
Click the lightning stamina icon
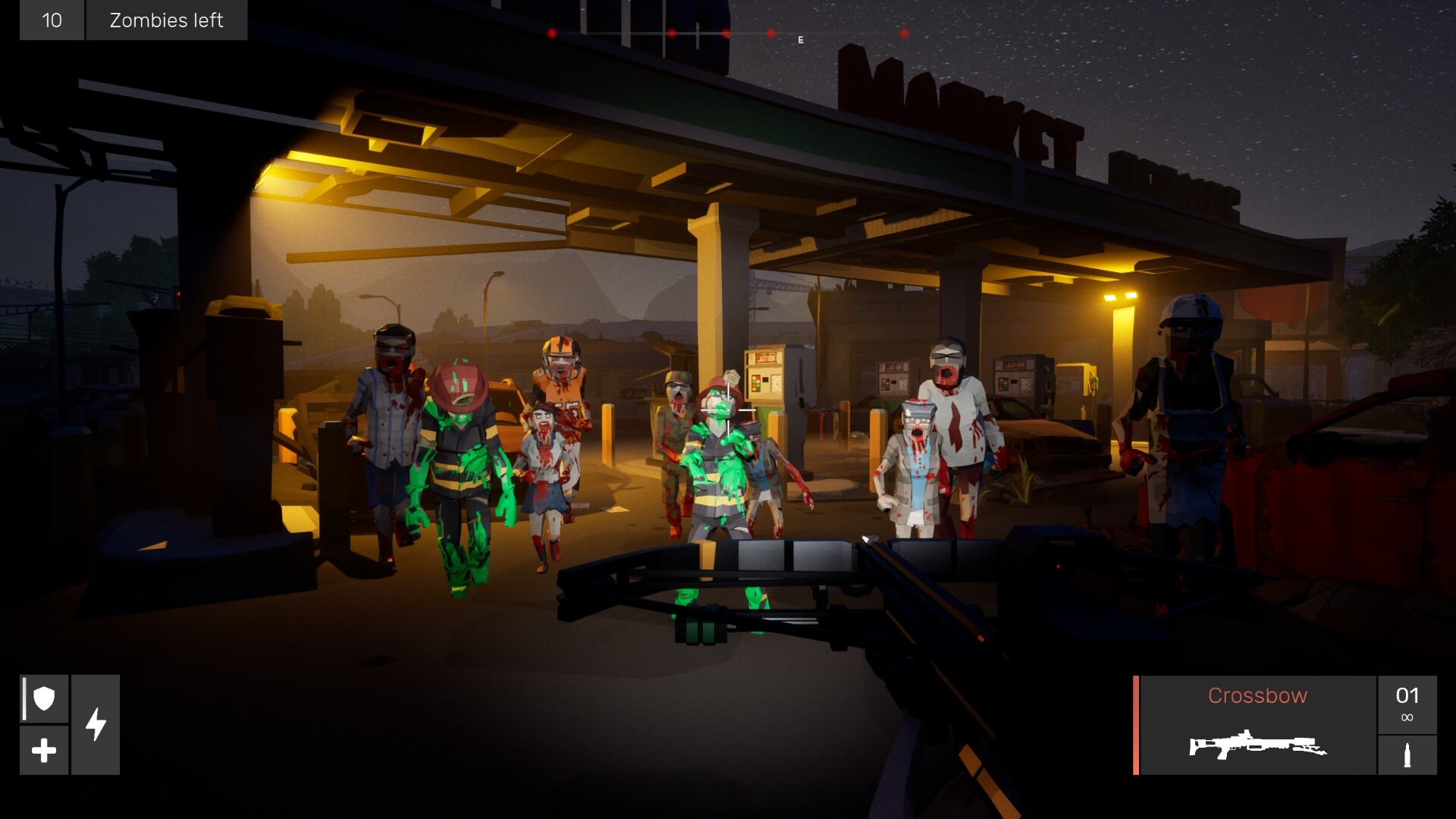pyautogui.click(x=96, y=725)
